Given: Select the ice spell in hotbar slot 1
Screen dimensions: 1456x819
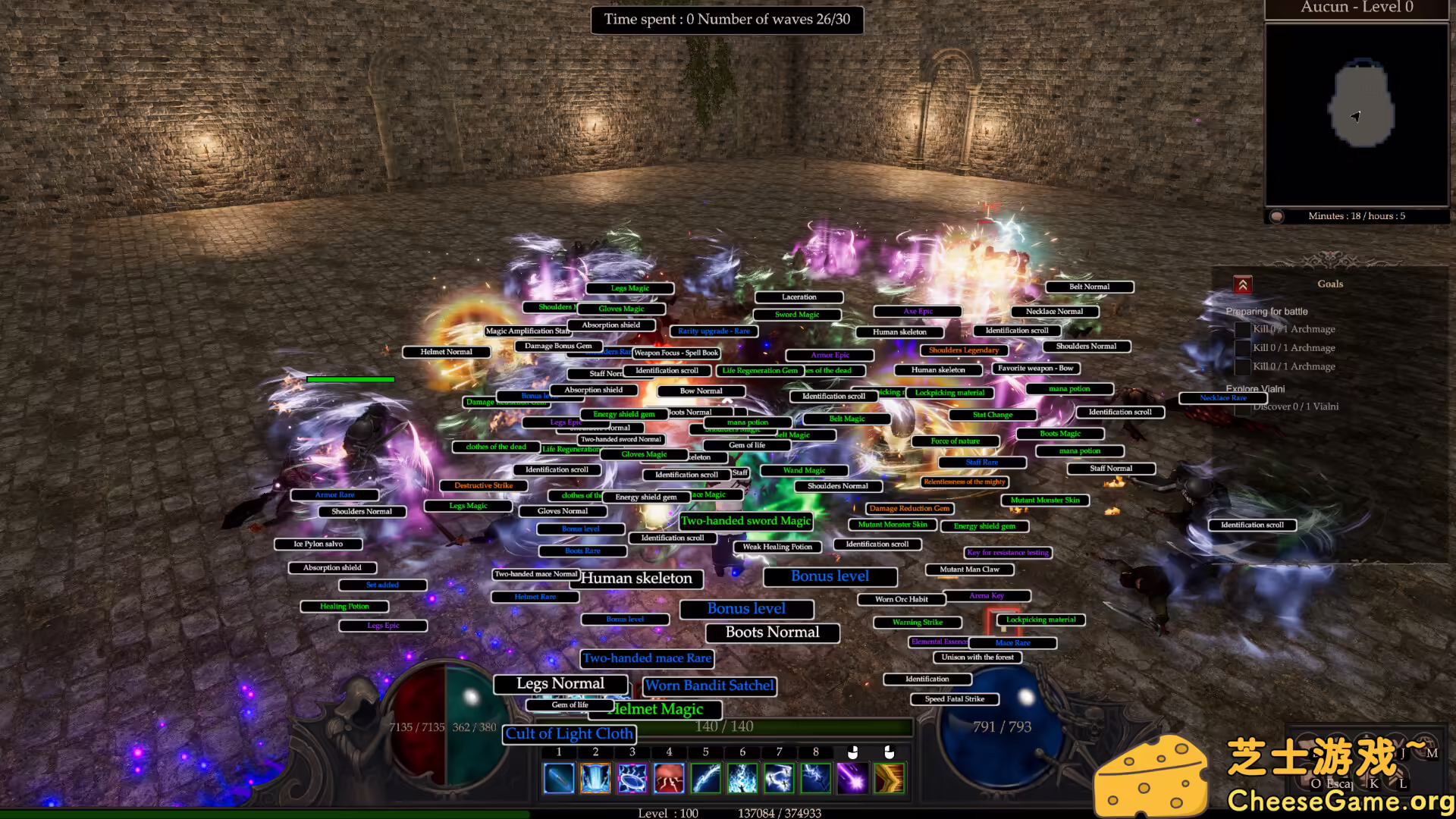Looking at the screenshot, I should 559,778.
